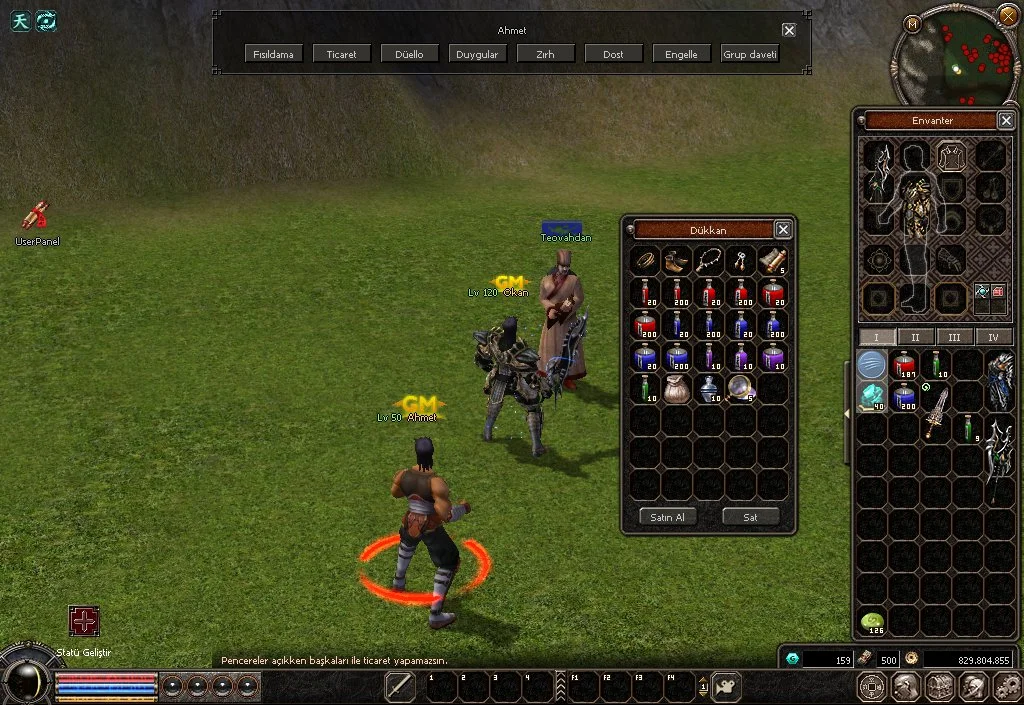Close the Envanter inventory window
This screenshot has height=705, width=1024.
pyautogui.click(x=1006, y=121)
